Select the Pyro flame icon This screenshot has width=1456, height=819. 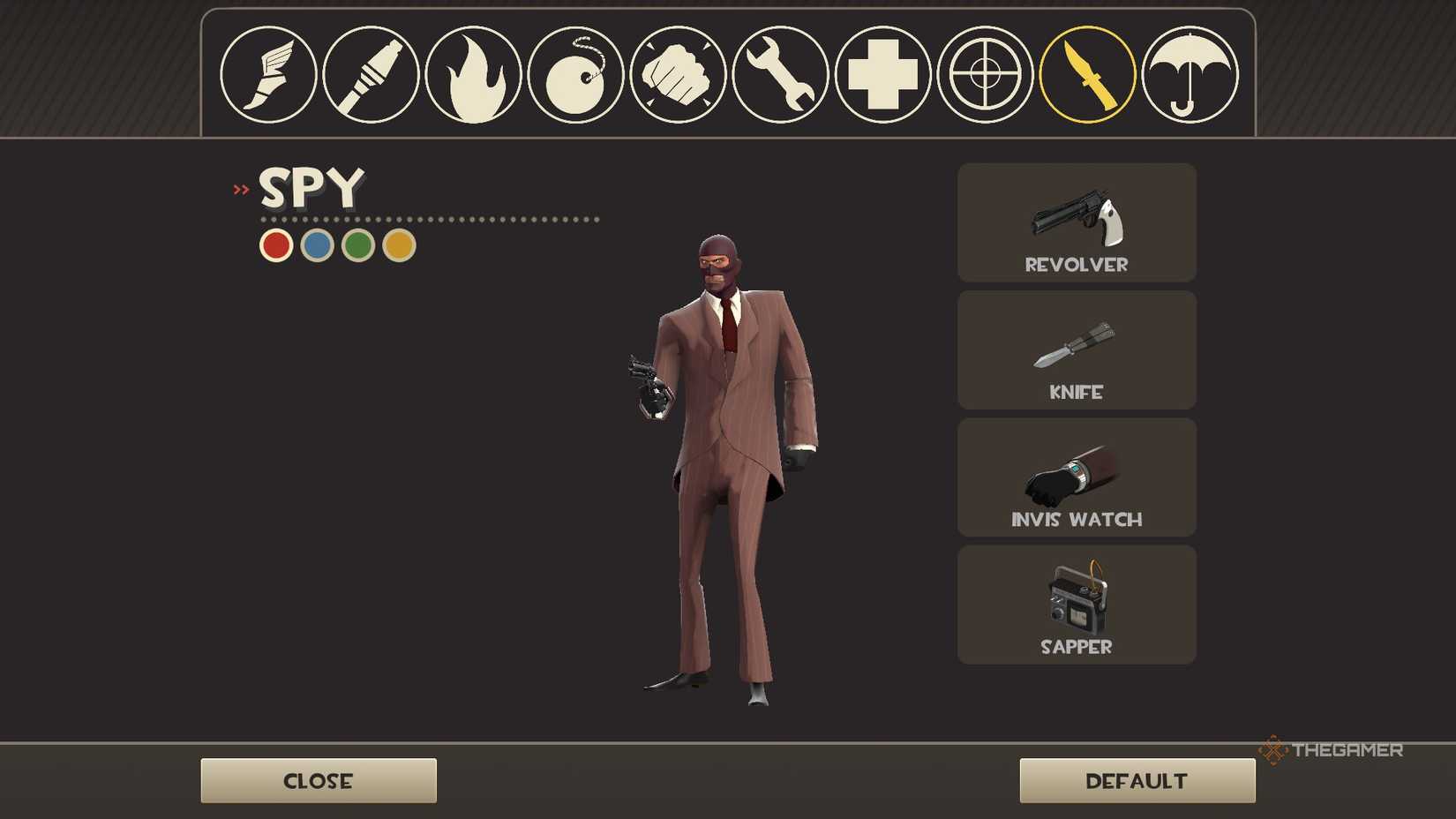tap(473, 76)
